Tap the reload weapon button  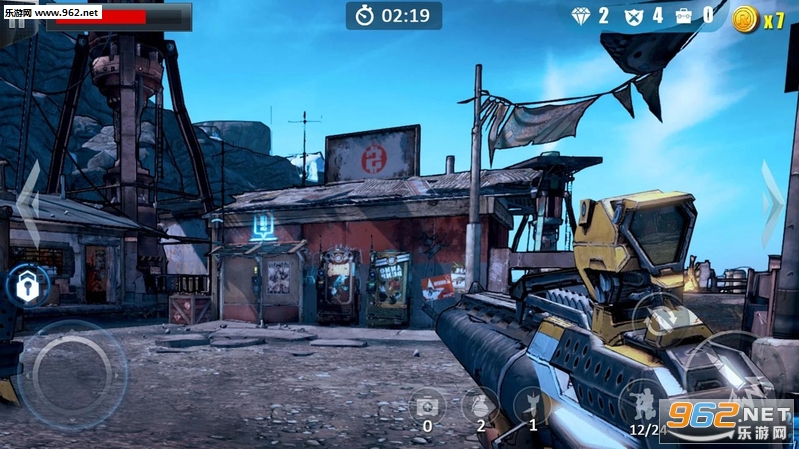660,318
